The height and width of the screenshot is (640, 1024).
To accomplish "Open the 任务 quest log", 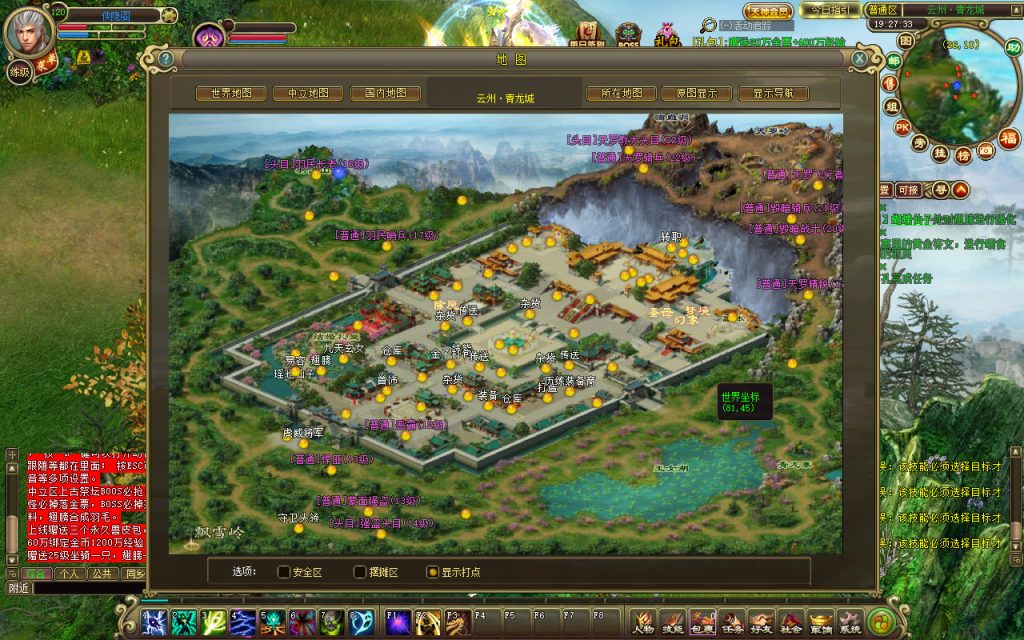I will [732, 622].
